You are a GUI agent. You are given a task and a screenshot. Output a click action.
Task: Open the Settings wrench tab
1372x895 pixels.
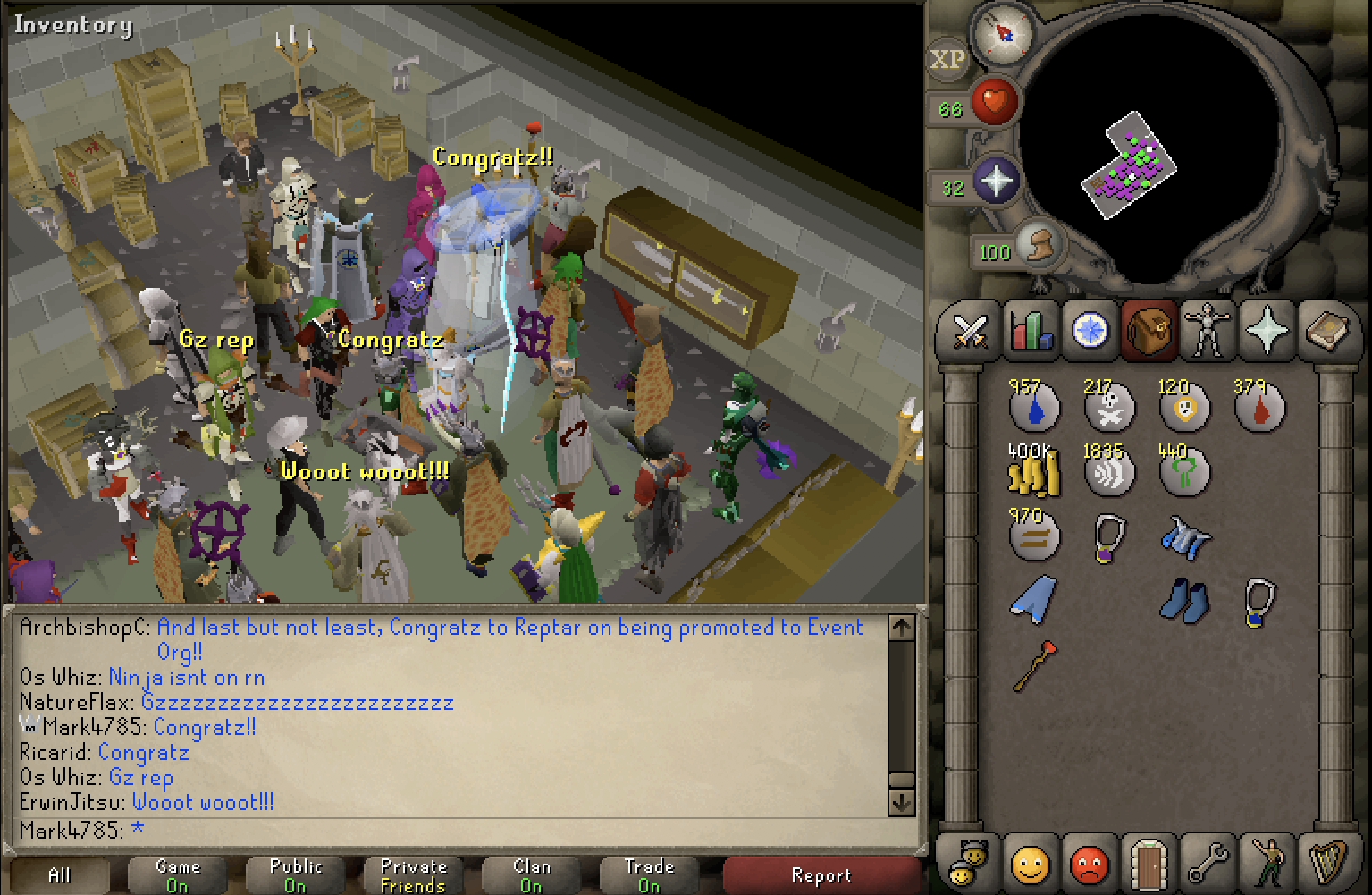click(1208, 864)
